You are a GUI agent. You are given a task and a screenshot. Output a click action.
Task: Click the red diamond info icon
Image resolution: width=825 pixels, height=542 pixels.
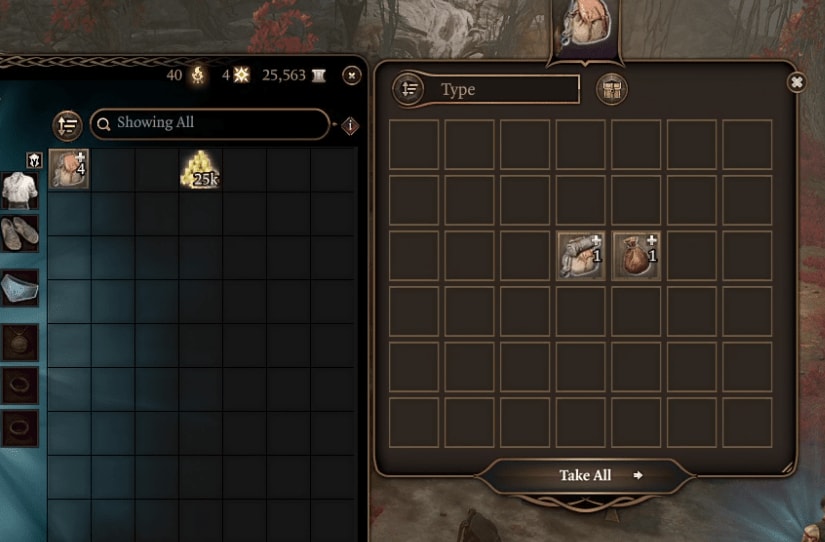coord(350,125)
